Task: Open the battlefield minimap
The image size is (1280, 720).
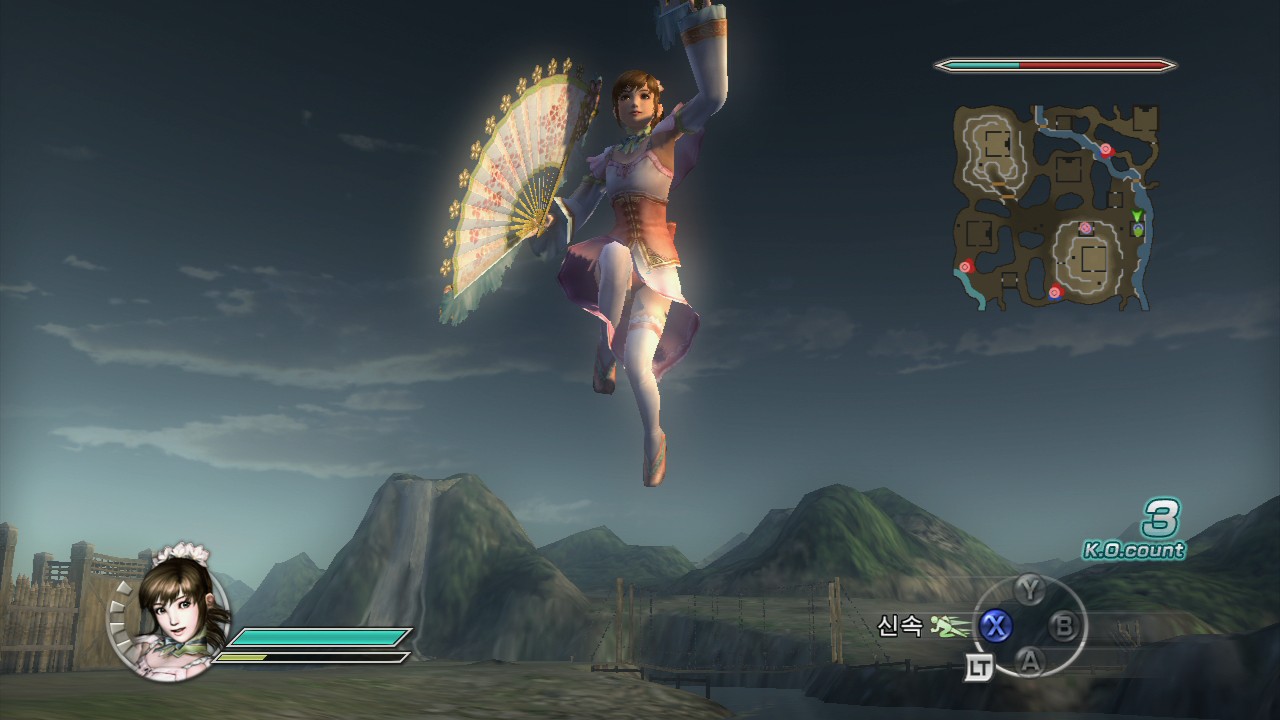Action: pos(1053,205)
